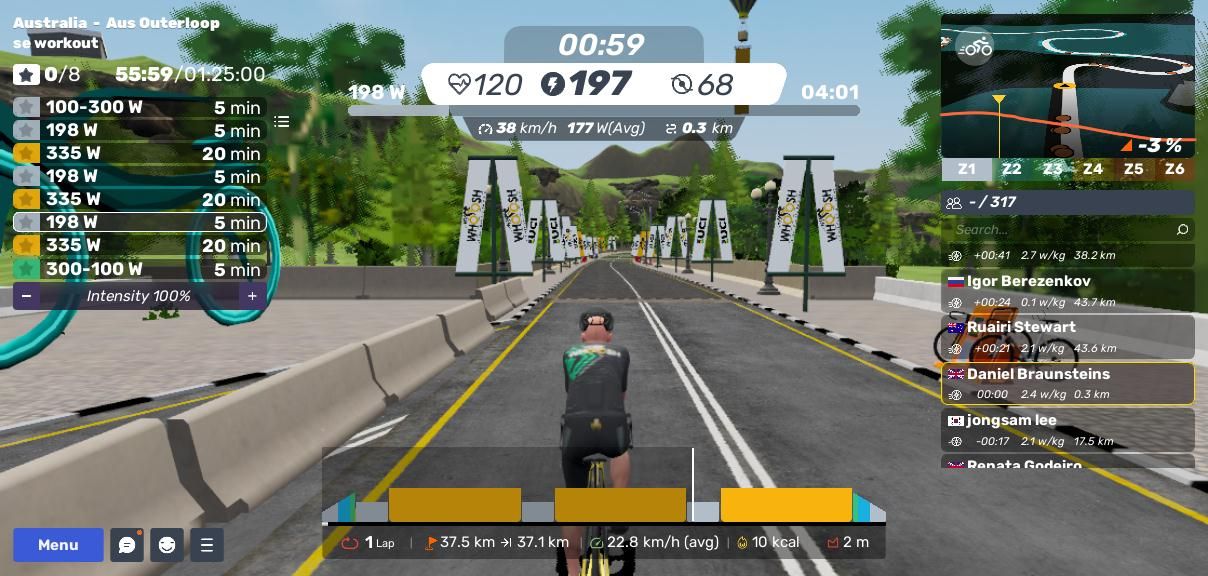Select the 100-300 W warmup interval
Viewport: 1208px width, 576px height.
pyautogui.click(x=139, y=107)
